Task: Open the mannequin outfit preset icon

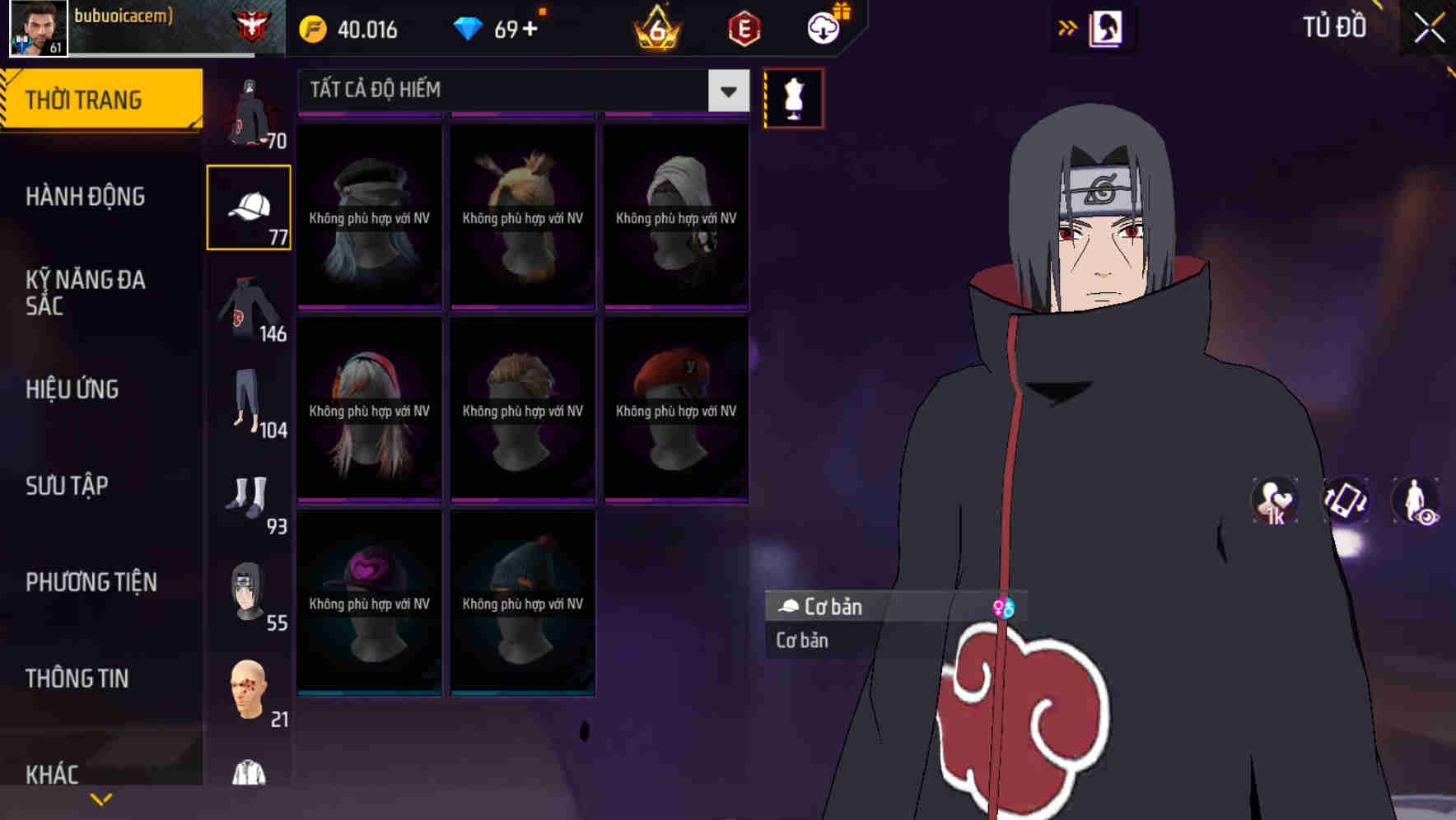Action: coord(793,97)
